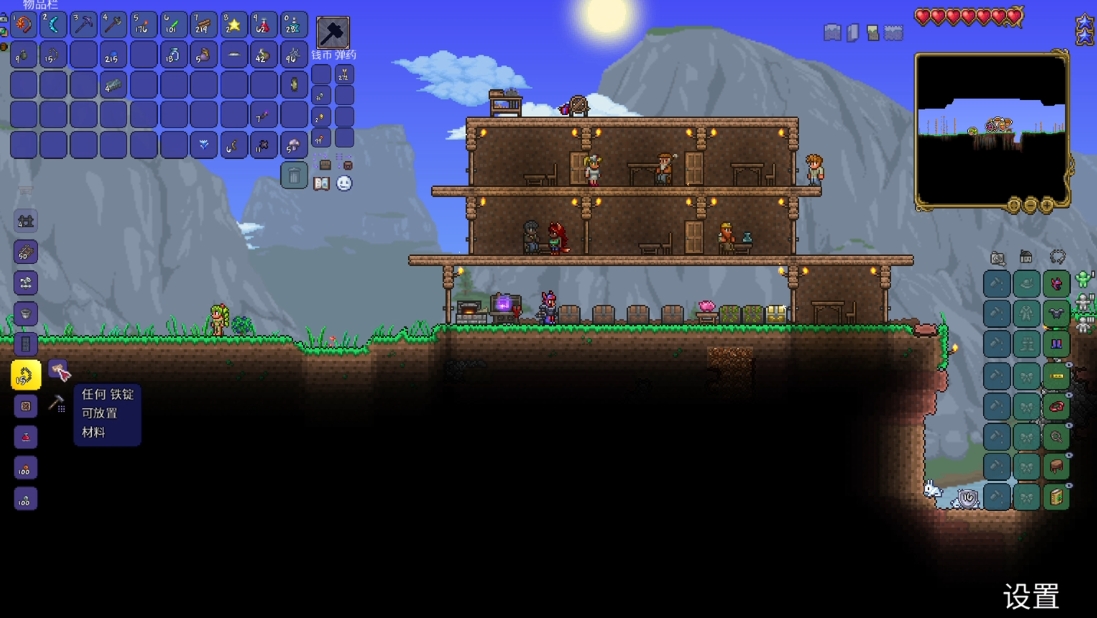Click the trash can slot
This screenshot has height=618, width=1097.
[x=293, y=175]
